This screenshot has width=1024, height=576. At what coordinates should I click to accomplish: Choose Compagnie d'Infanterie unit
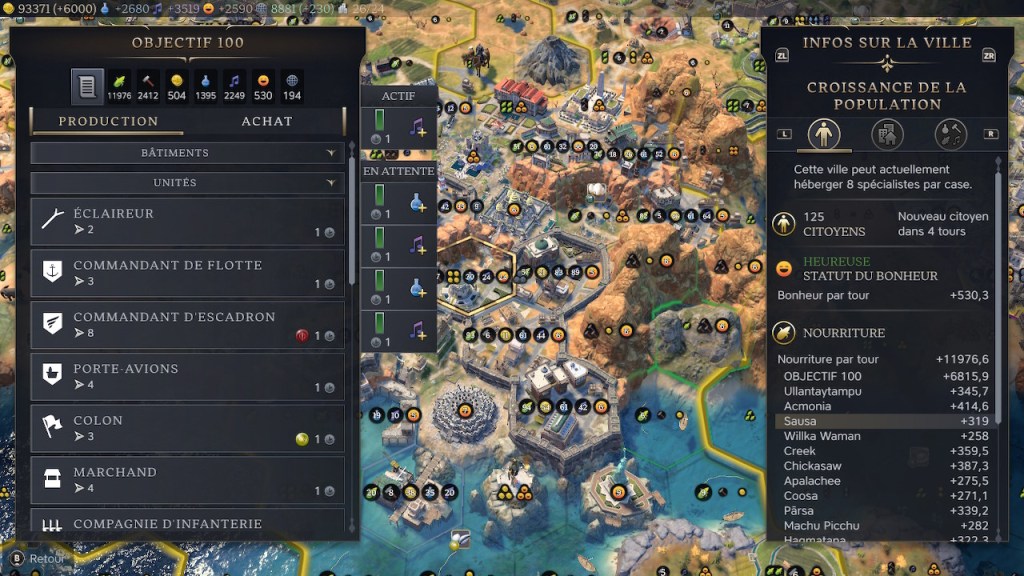187,523
